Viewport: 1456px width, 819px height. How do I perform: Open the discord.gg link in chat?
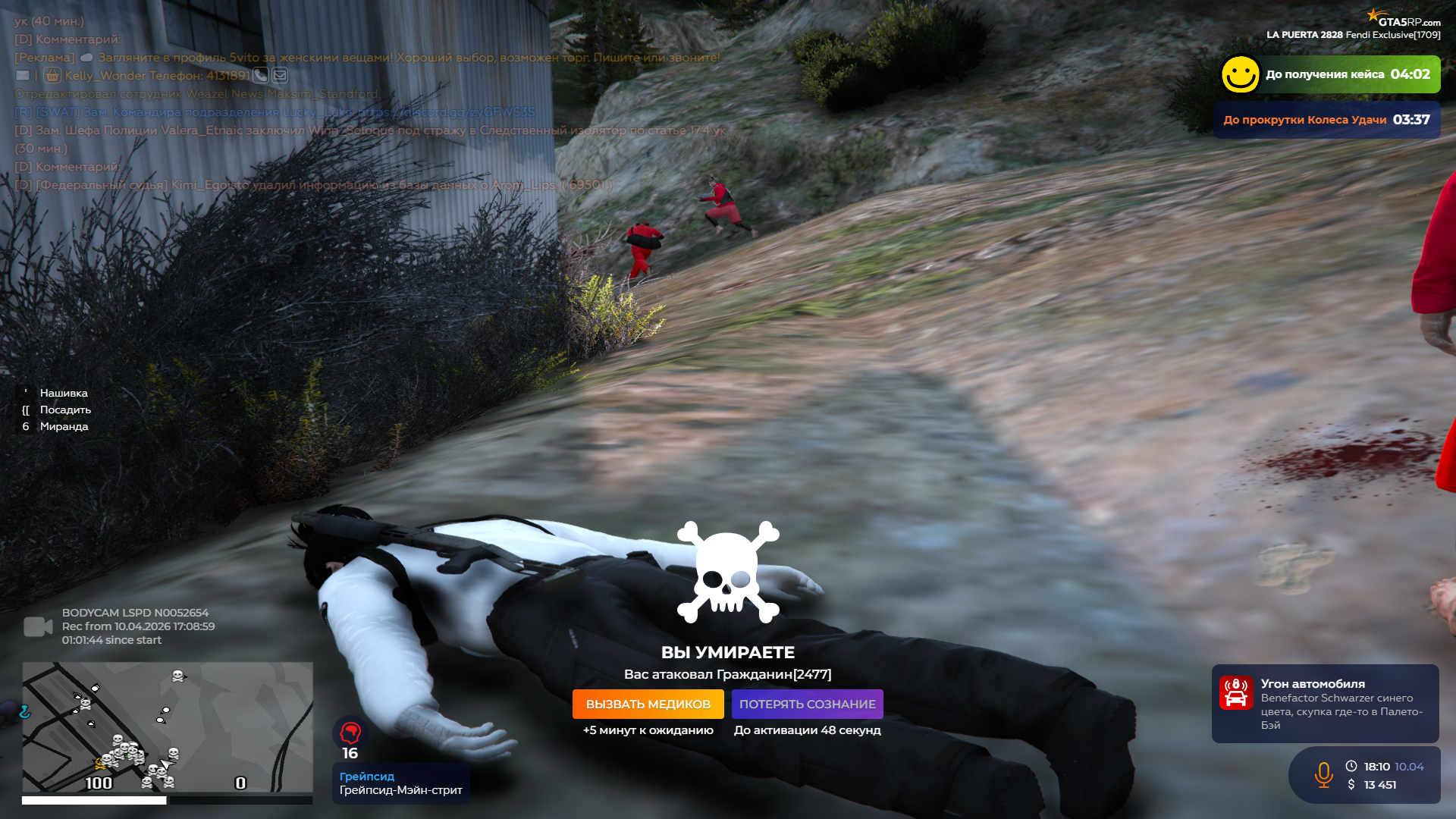[x=446, y=111]
